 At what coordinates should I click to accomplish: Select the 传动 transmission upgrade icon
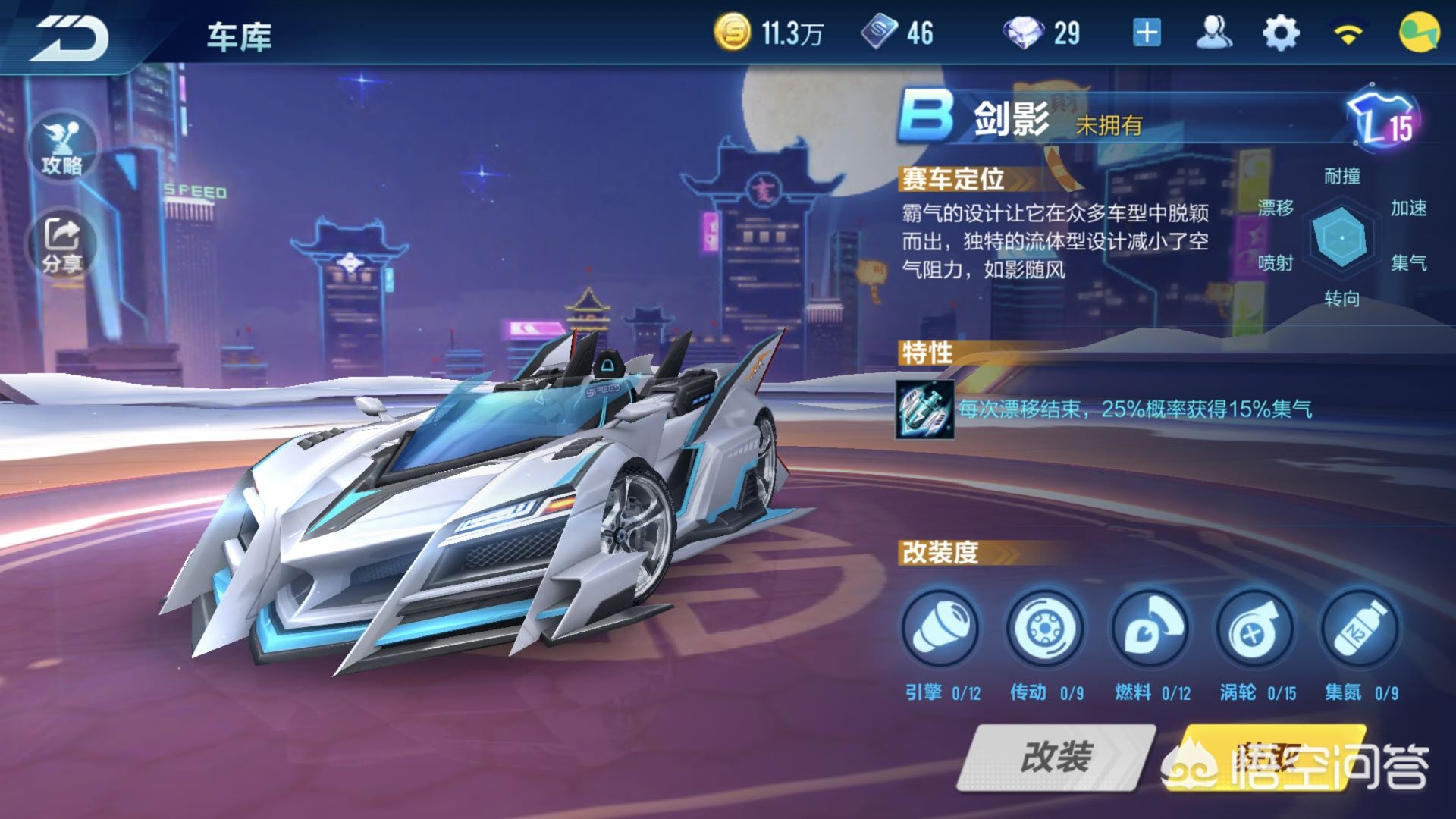tap(1044, 629)
